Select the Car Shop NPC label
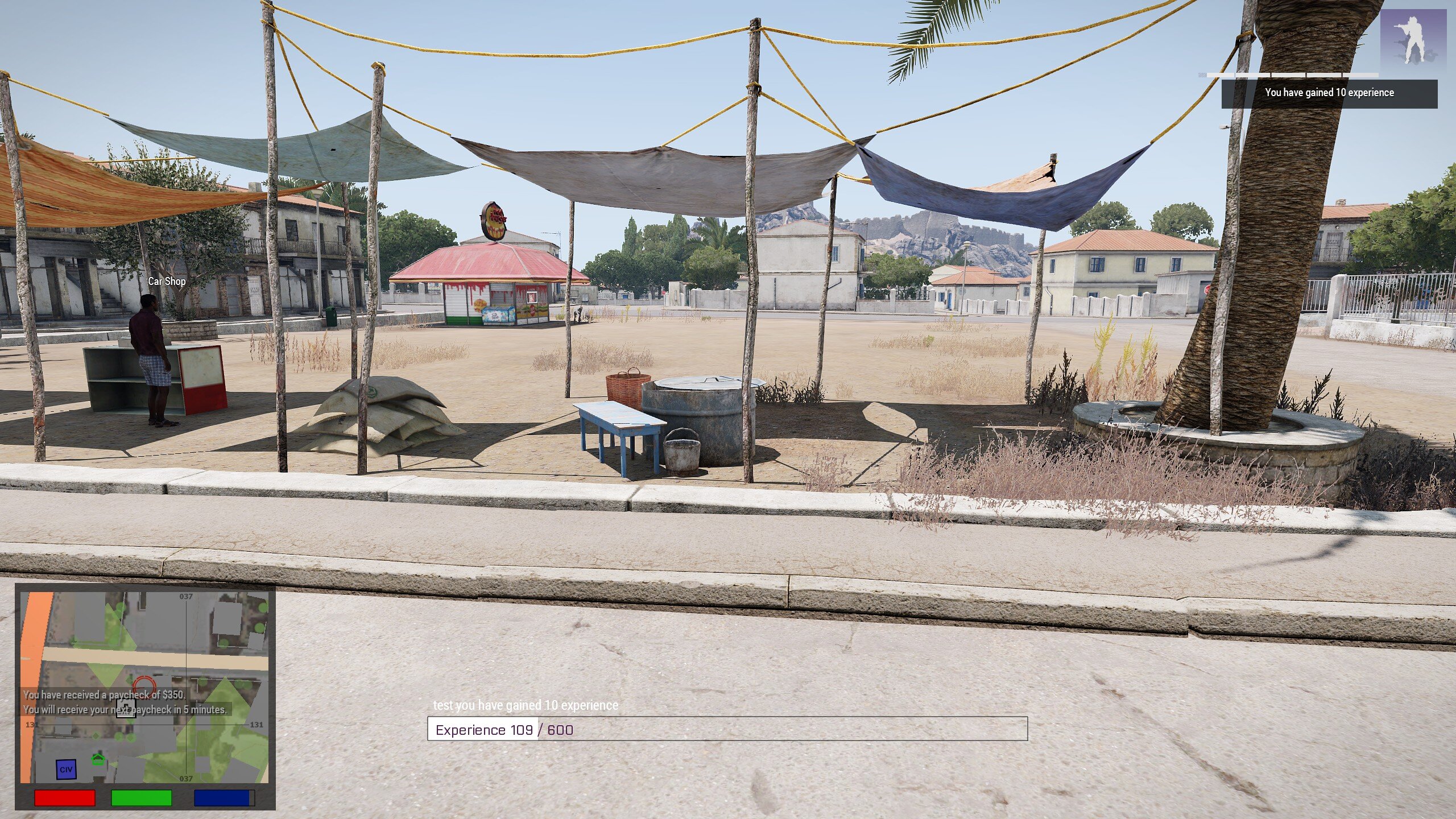1456x819 pixels. (x=167, y=281)
